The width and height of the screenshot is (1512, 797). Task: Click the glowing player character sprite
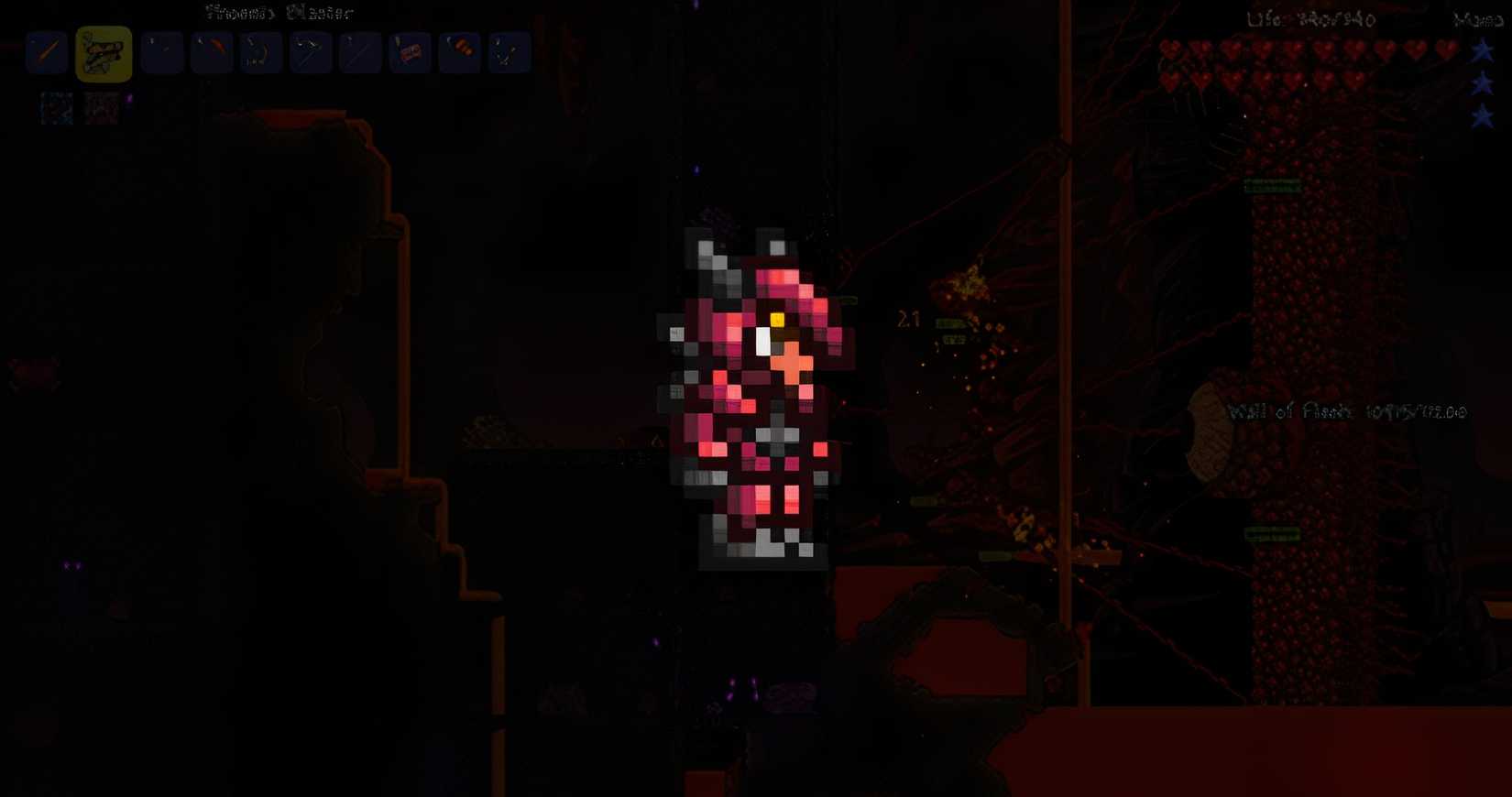tap(761, 394)
